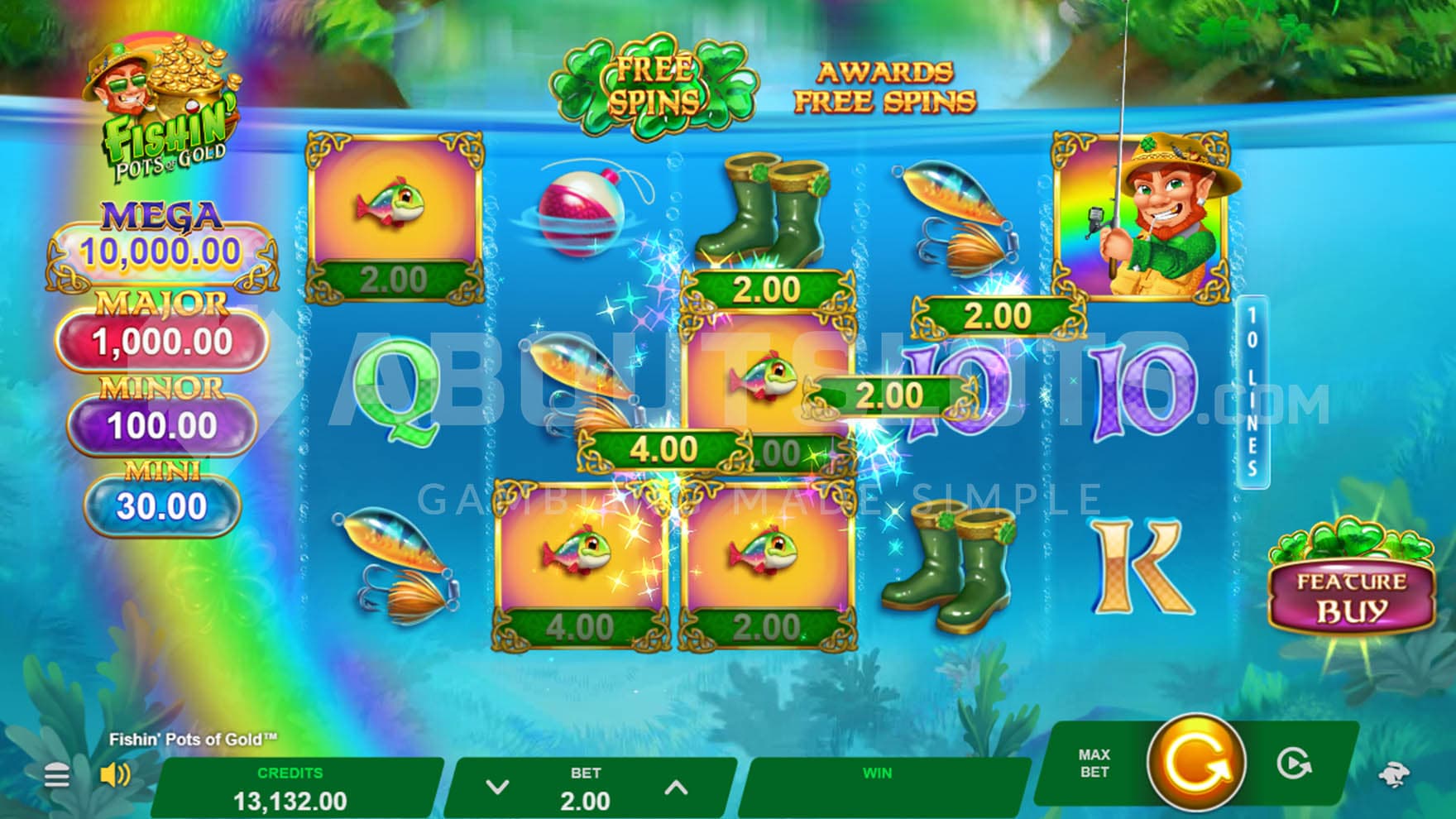Viewport: 1456px width, 819px height.
Task: Open the hamburger menu
Action: click(x=57, y=776)
